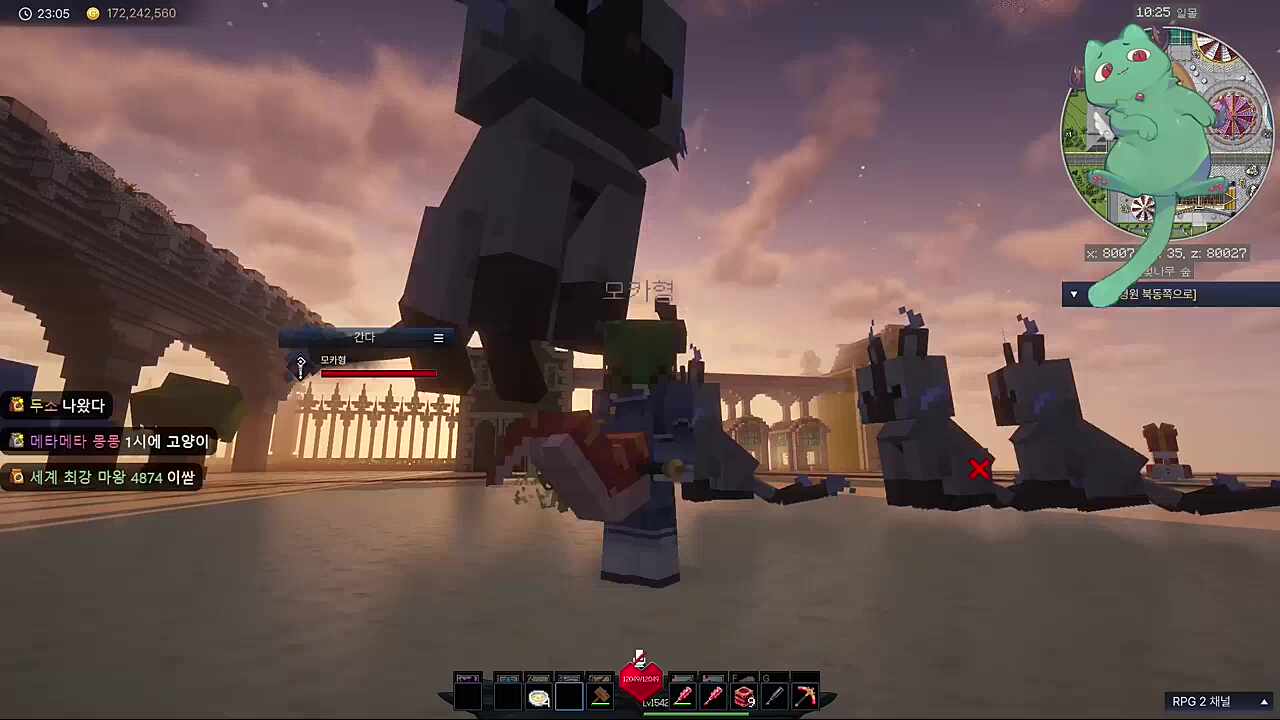Select the red pickaxe hotbar slot
Viewport: 1280px width, 720px height.
pyautogui.click(x=804, y=696)
